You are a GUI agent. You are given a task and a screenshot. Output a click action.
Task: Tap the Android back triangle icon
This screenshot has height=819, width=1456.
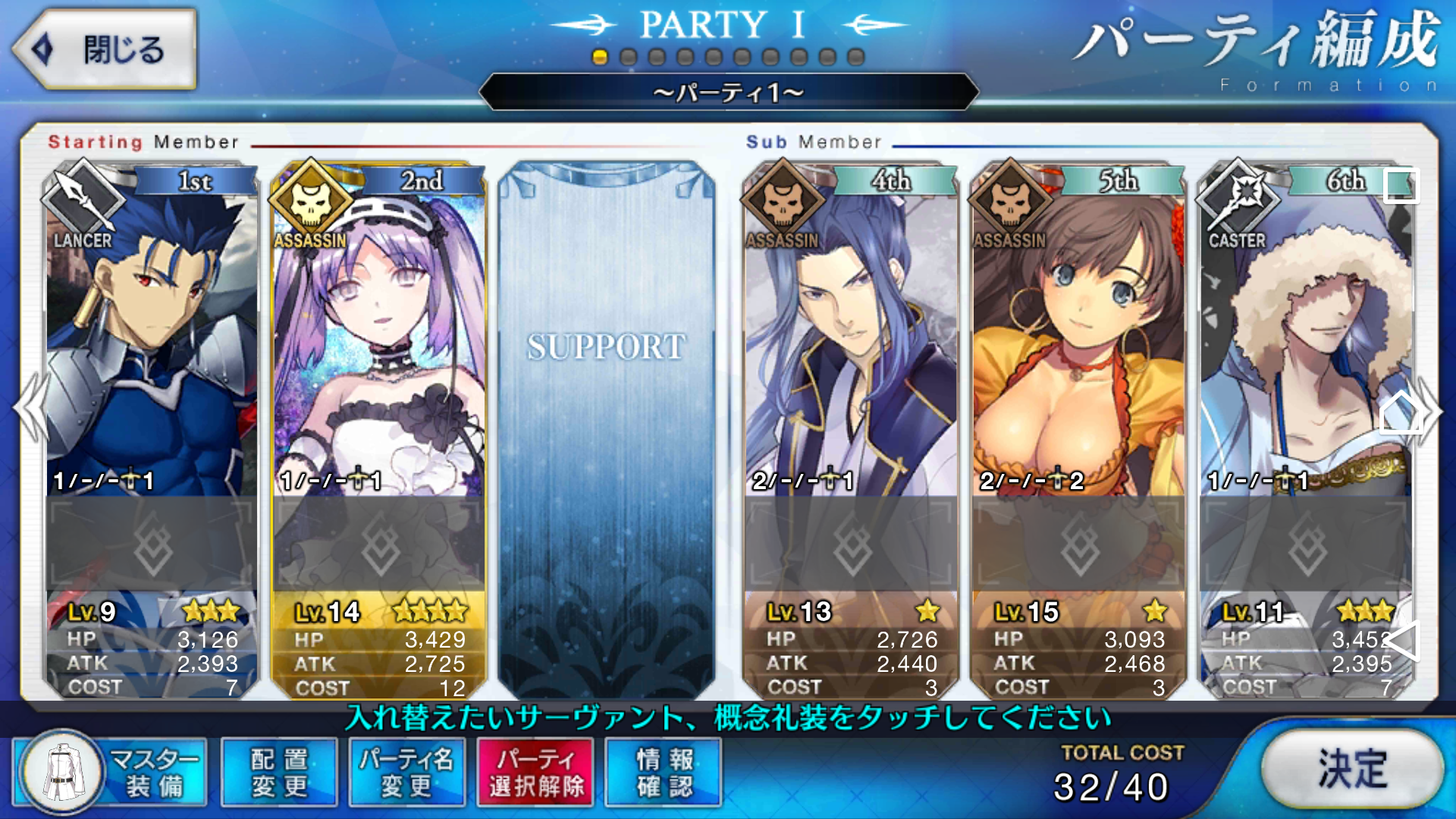coord(1401,642)
